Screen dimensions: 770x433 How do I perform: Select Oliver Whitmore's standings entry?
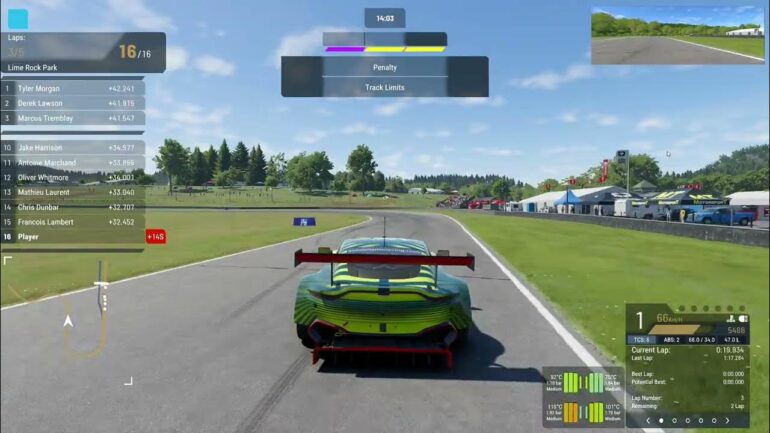[x=70, y=178]
